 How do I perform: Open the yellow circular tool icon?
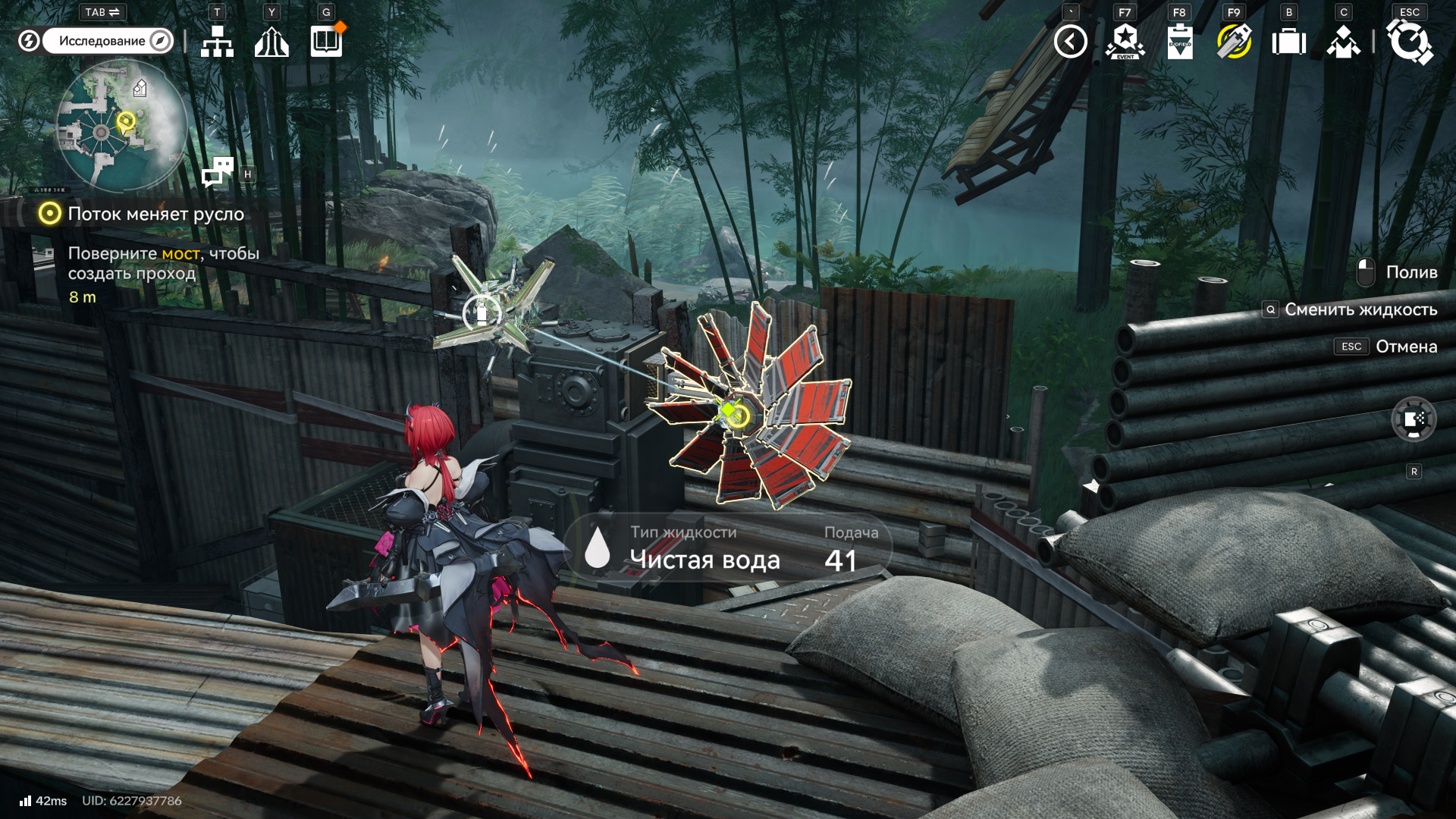point(1234,42)
